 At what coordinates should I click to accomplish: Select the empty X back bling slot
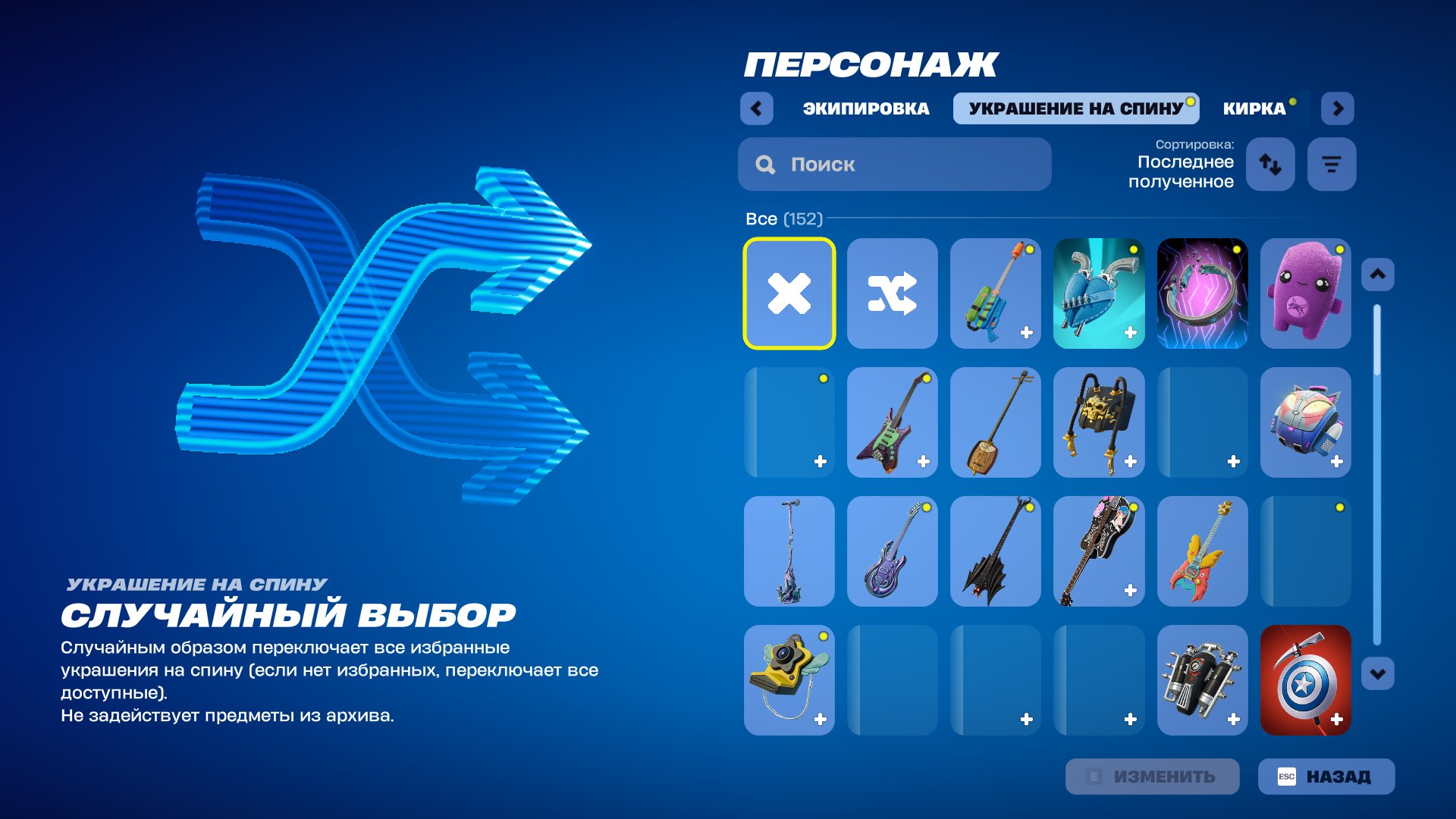click(x=789, y=293)
